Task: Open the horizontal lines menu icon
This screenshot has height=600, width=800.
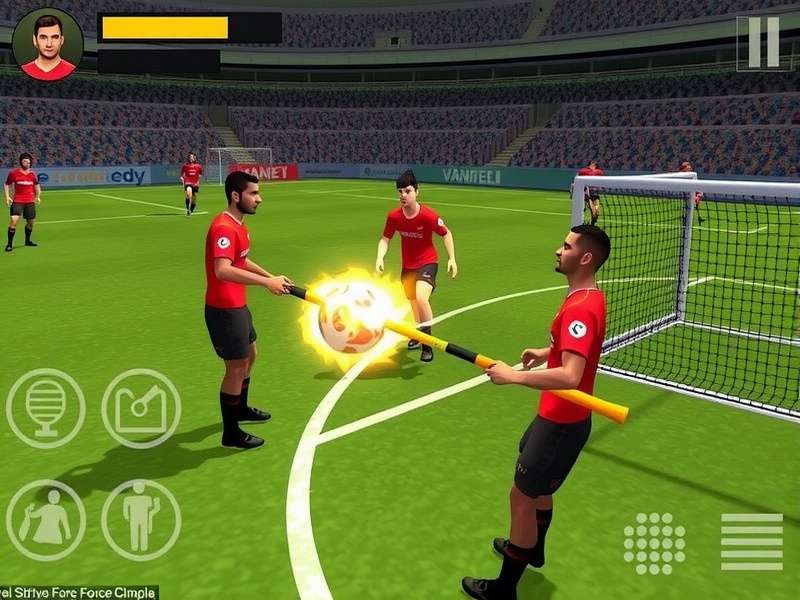Action: coord(752,542)
